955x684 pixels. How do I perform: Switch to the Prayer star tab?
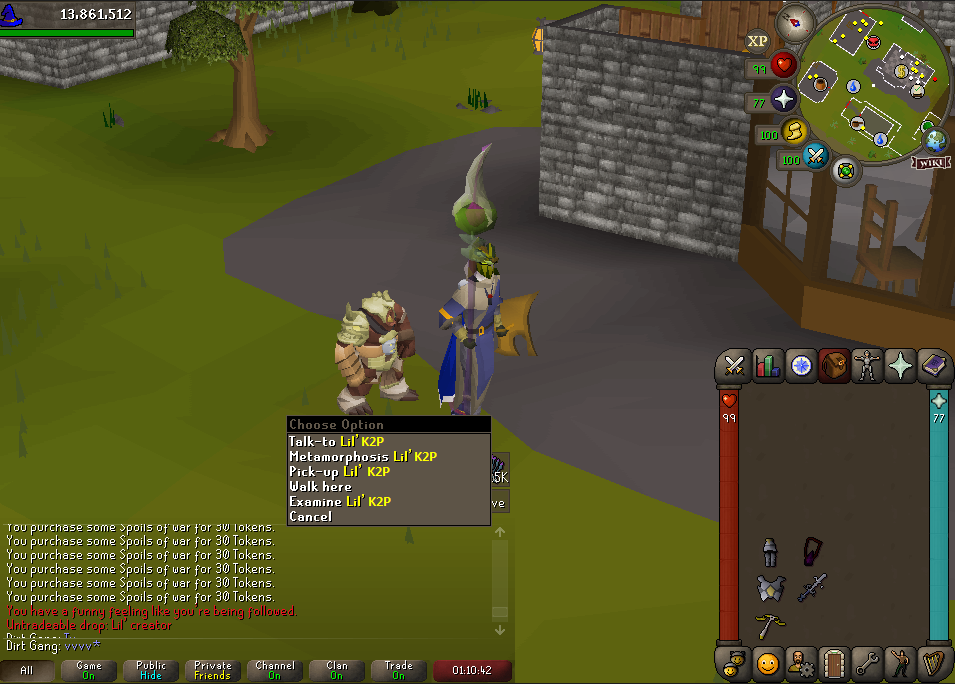pyautogui.click(x=901, y=366)
